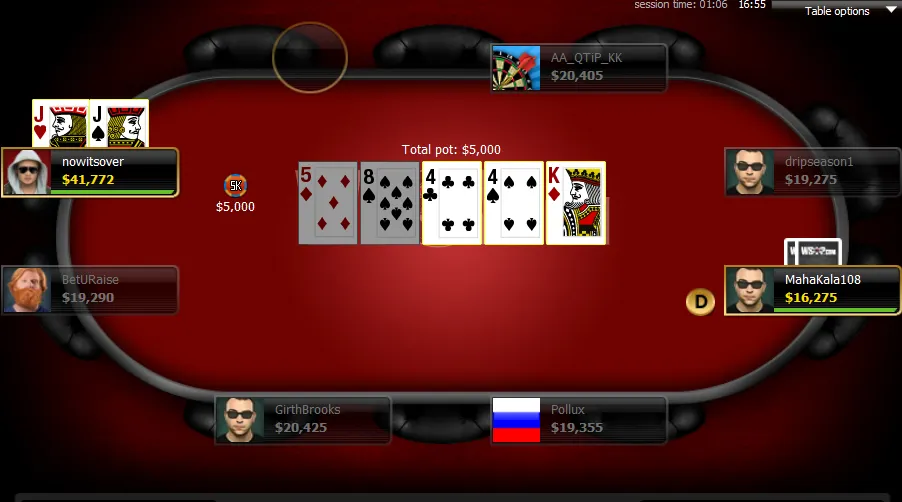
Task: Select dripseason1's seat panel
Action: click(811, 172)
